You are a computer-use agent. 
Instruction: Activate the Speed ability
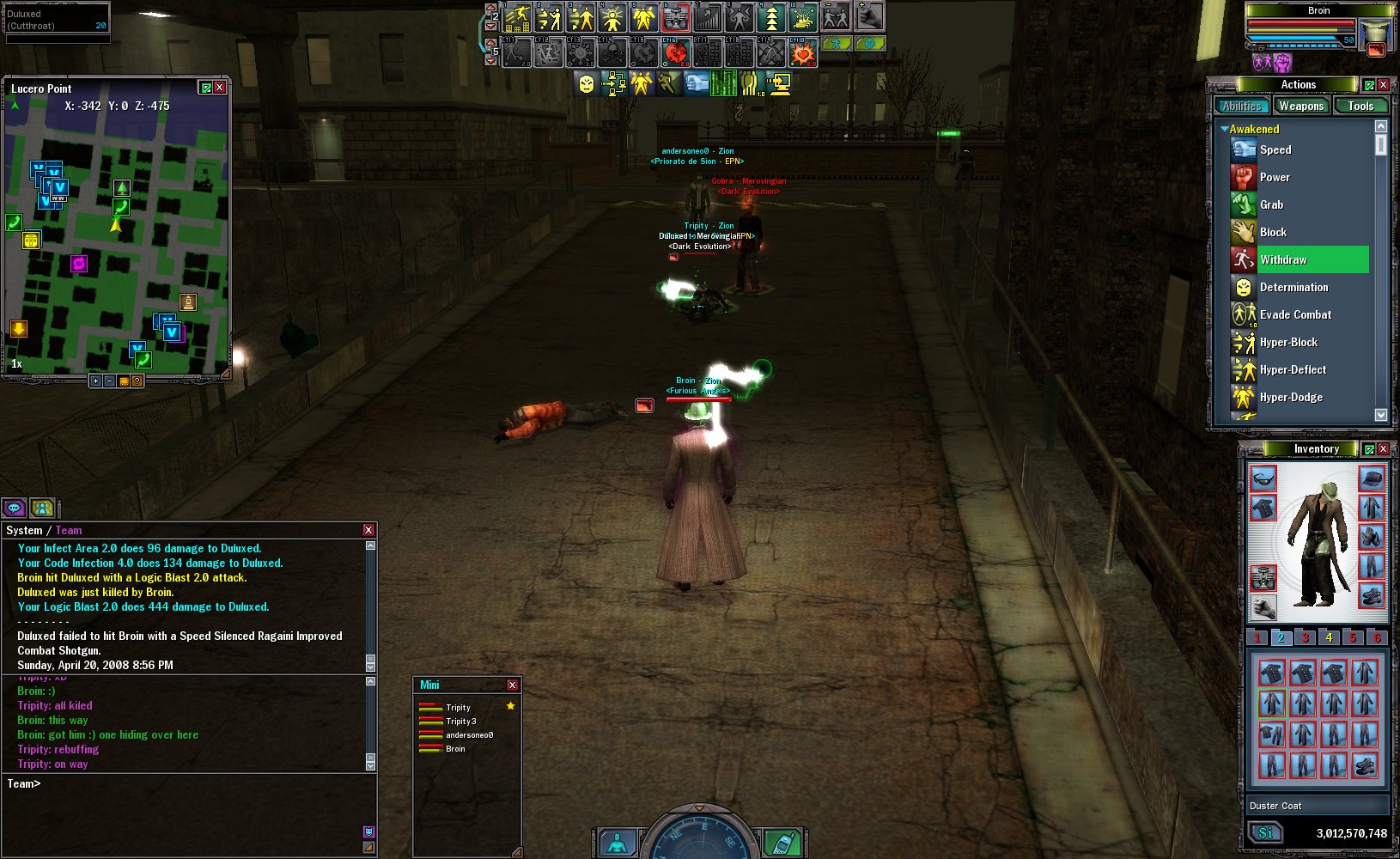1275,149
